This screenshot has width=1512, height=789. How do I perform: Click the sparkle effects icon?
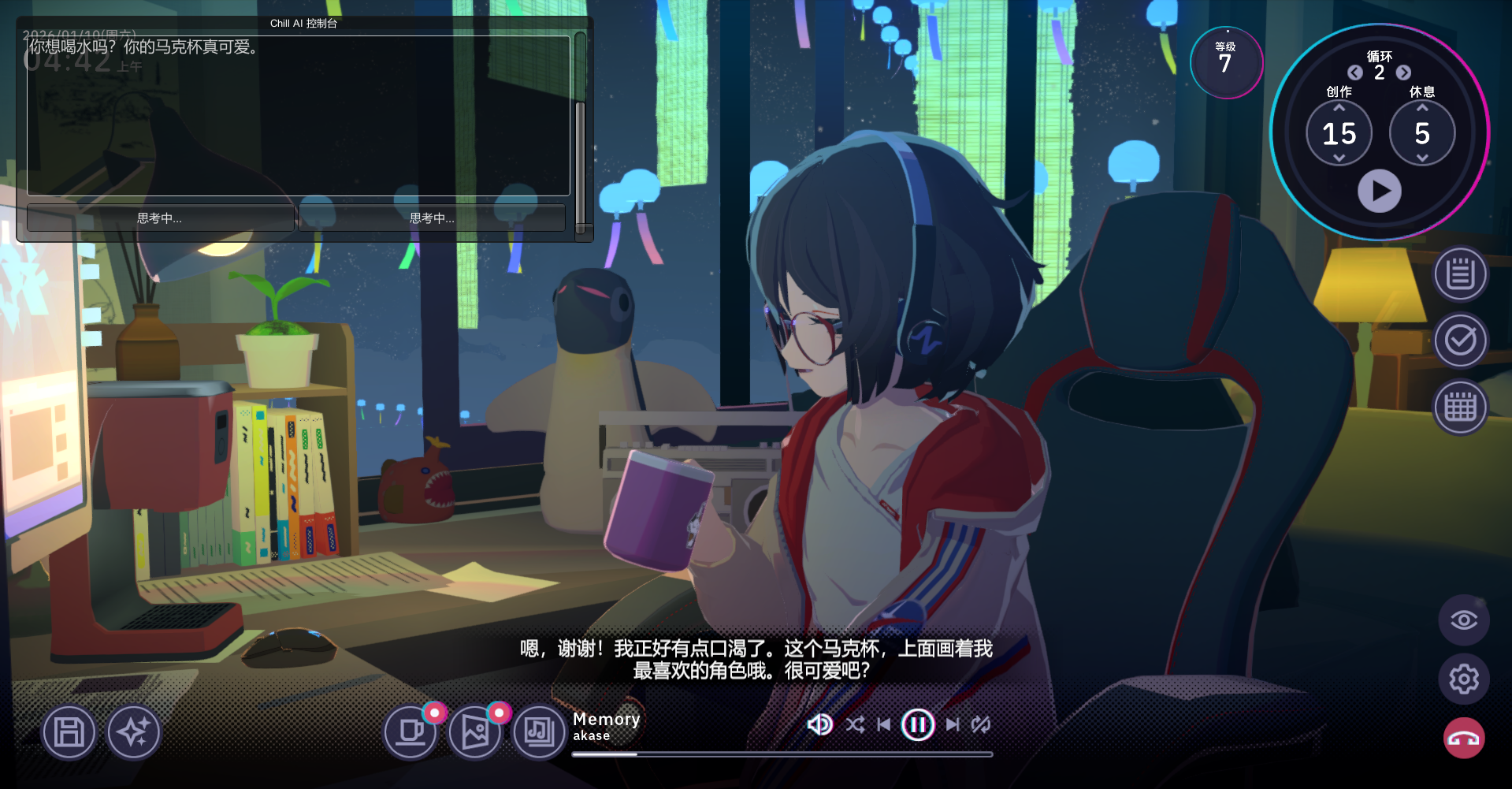point(134,731)
